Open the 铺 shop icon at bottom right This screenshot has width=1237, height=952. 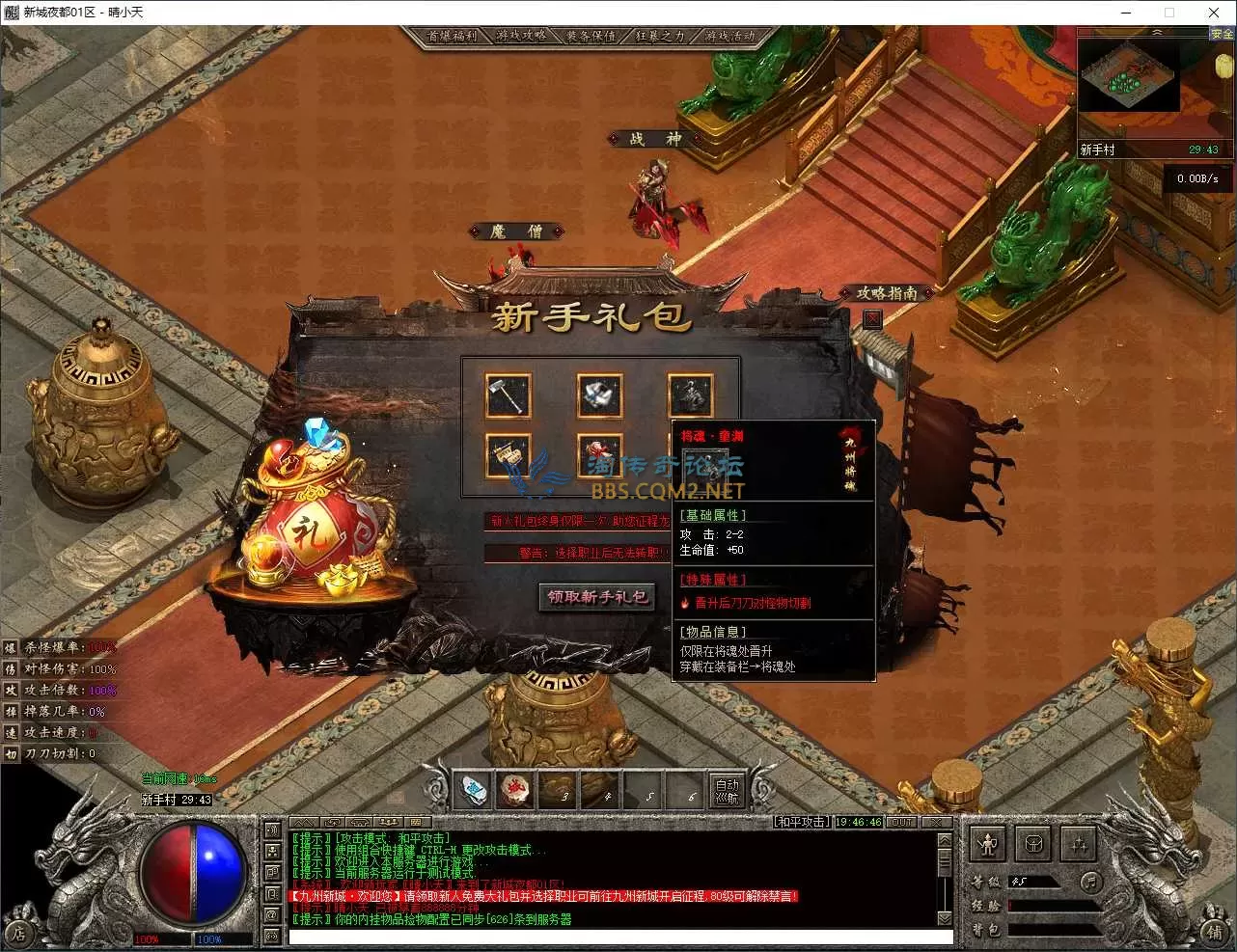pos(1216,931)
